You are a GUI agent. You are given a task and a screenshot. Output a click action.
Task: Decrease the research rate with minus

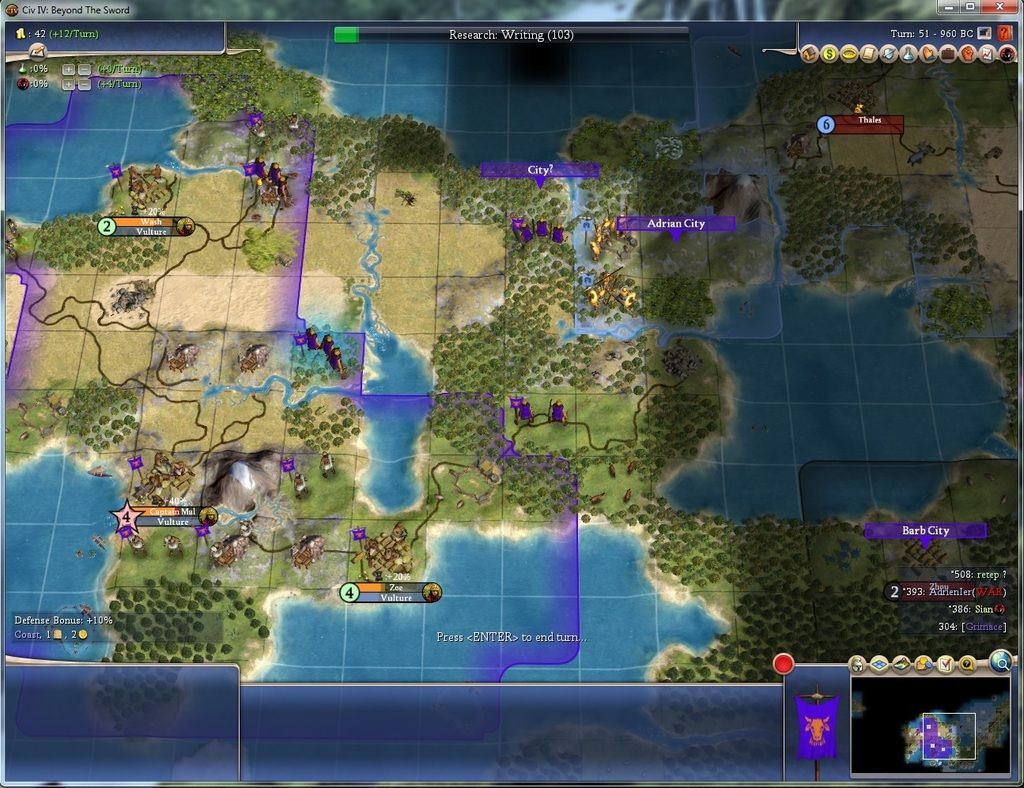tap(82, 69)
